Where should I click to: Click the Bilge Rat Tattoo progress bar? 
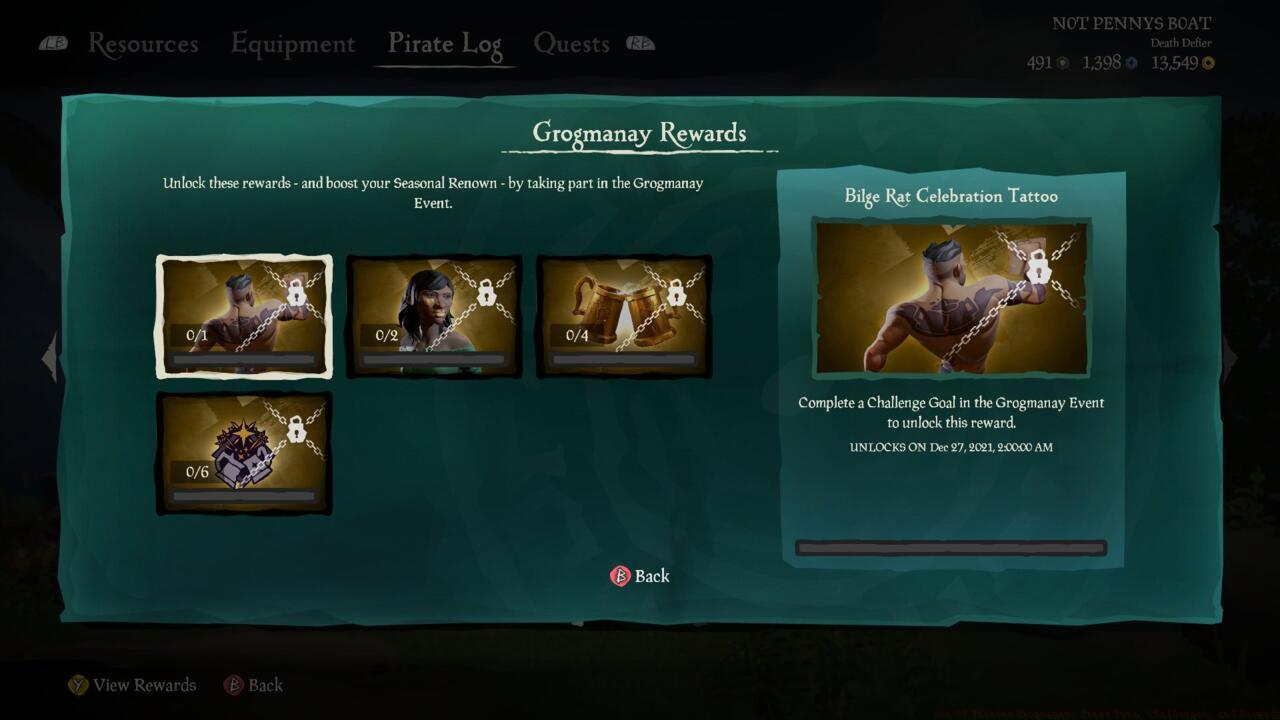point(950,547)
